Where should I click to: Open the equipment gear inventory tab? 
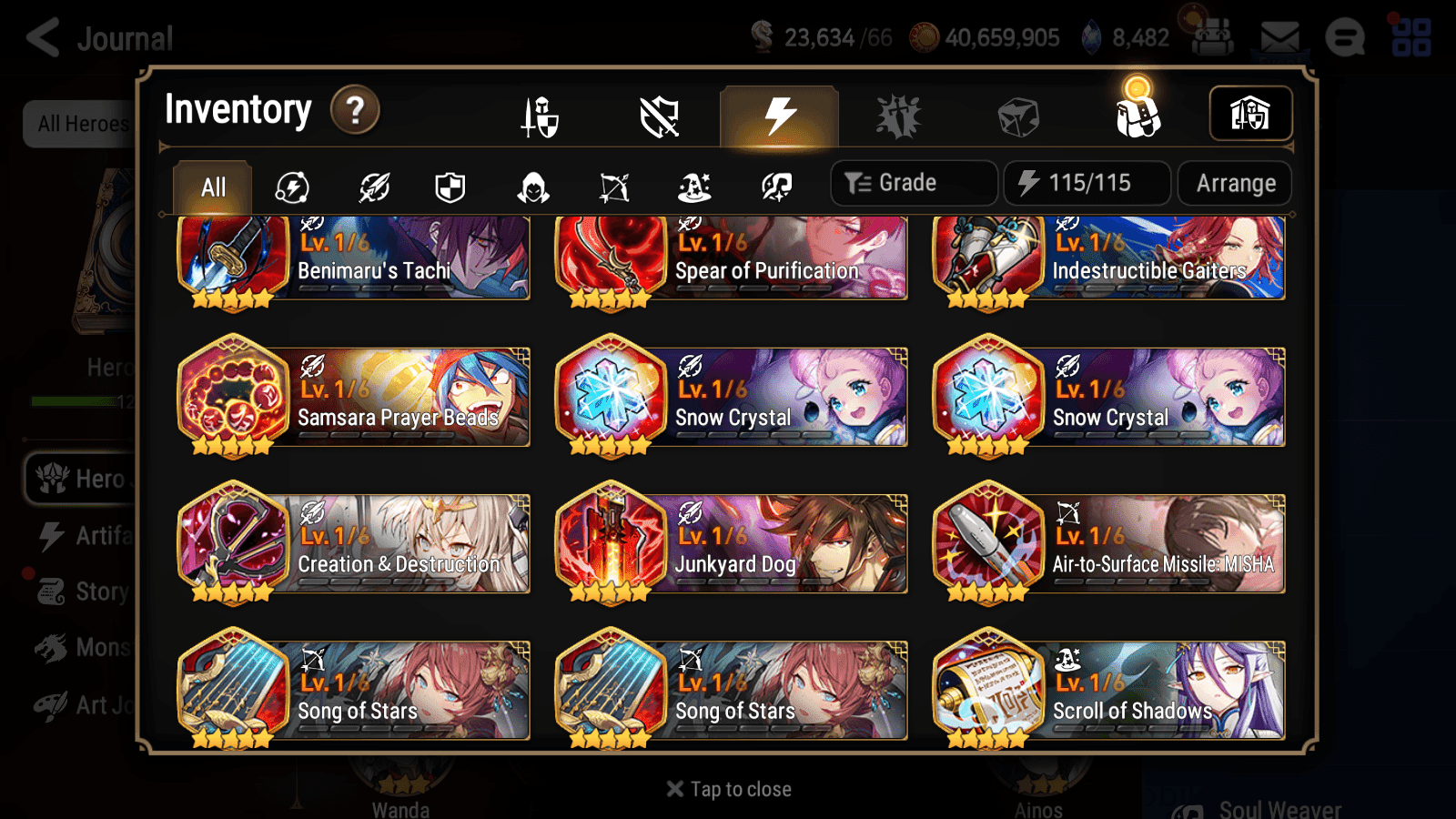(539, 115)
